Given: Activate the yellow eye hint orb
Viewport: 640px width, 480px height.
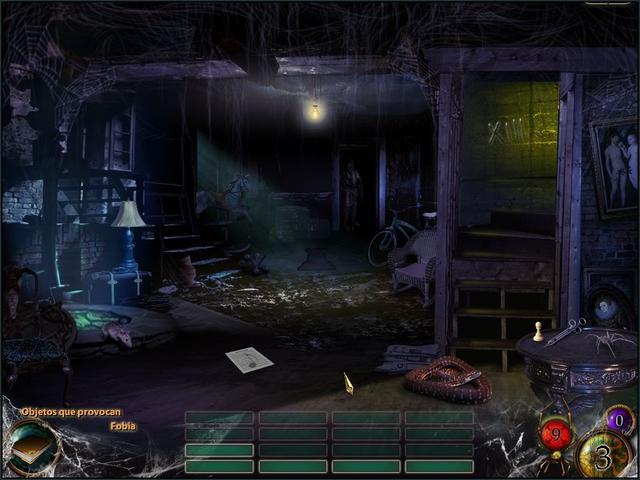Looking at the screenshot, I should 601,457.
